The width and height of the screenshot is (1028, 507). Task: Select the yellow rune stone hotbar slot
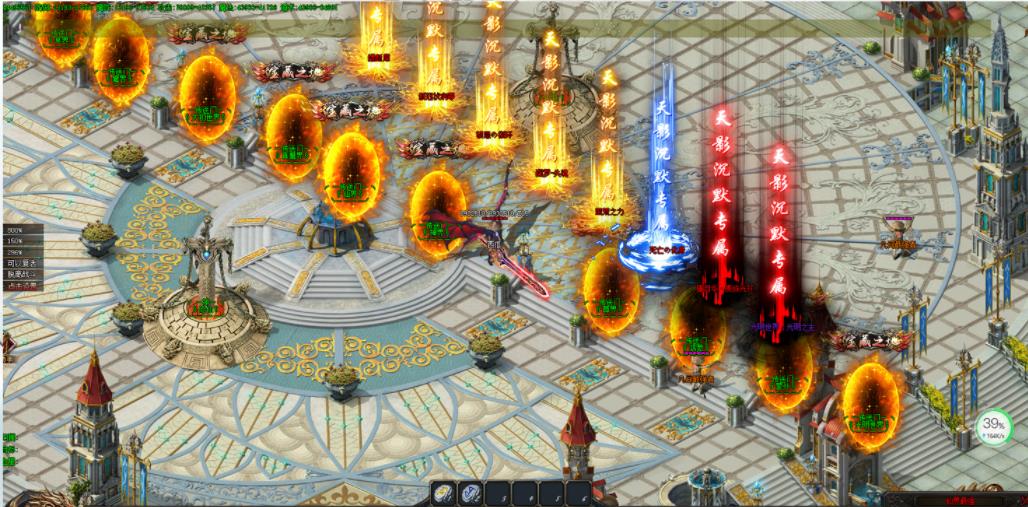(x=443, y=493)
